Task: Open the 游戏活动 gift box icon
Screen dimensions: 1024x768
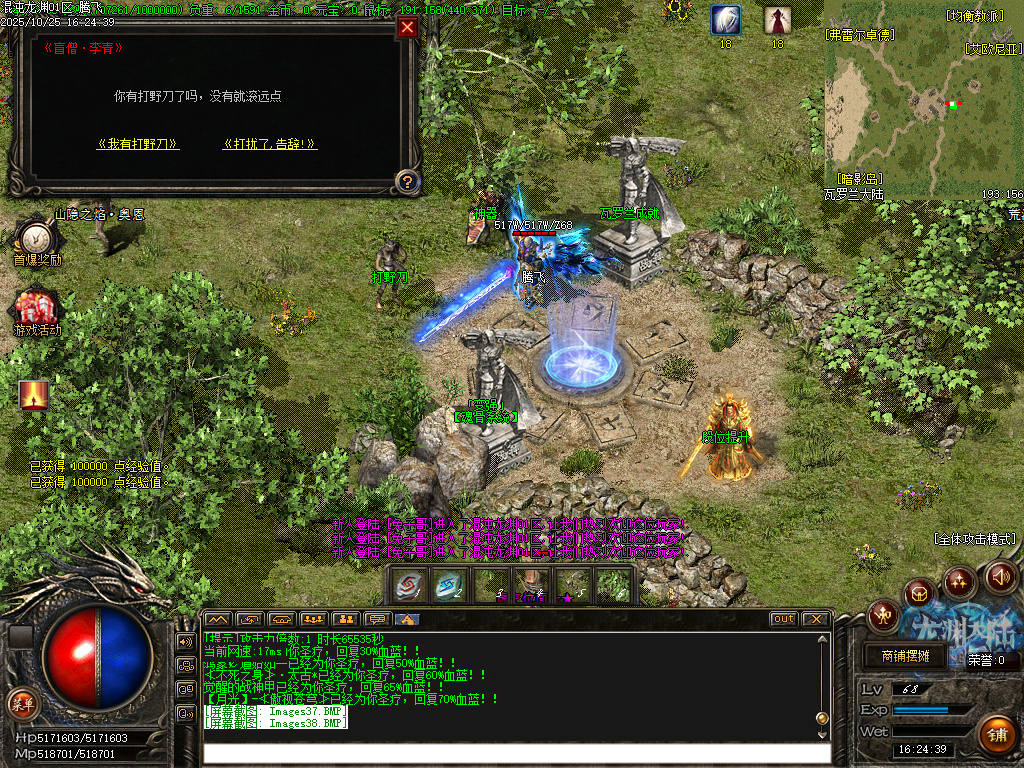Action: pos(36,307)
